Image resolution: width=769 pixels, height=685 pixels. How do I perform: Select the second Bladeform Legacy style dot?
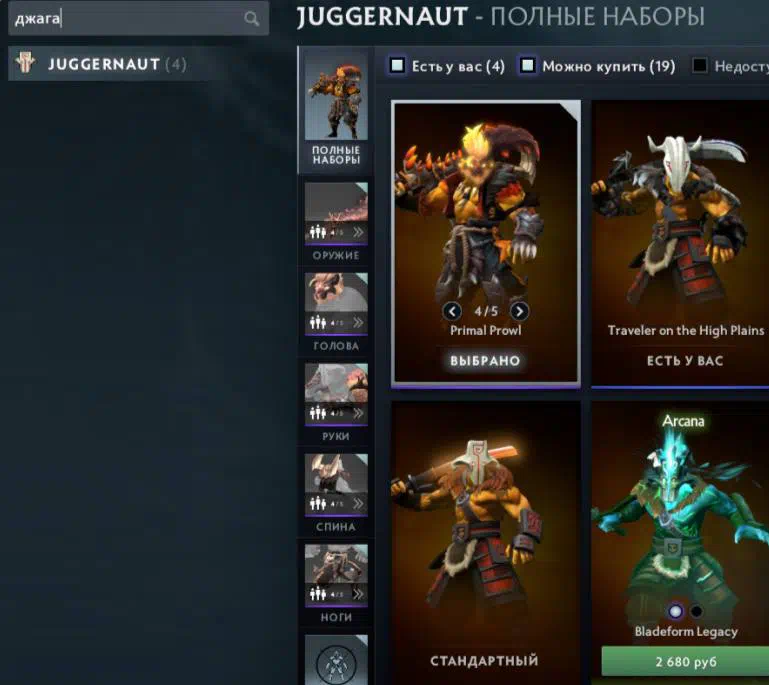(697, 611)
